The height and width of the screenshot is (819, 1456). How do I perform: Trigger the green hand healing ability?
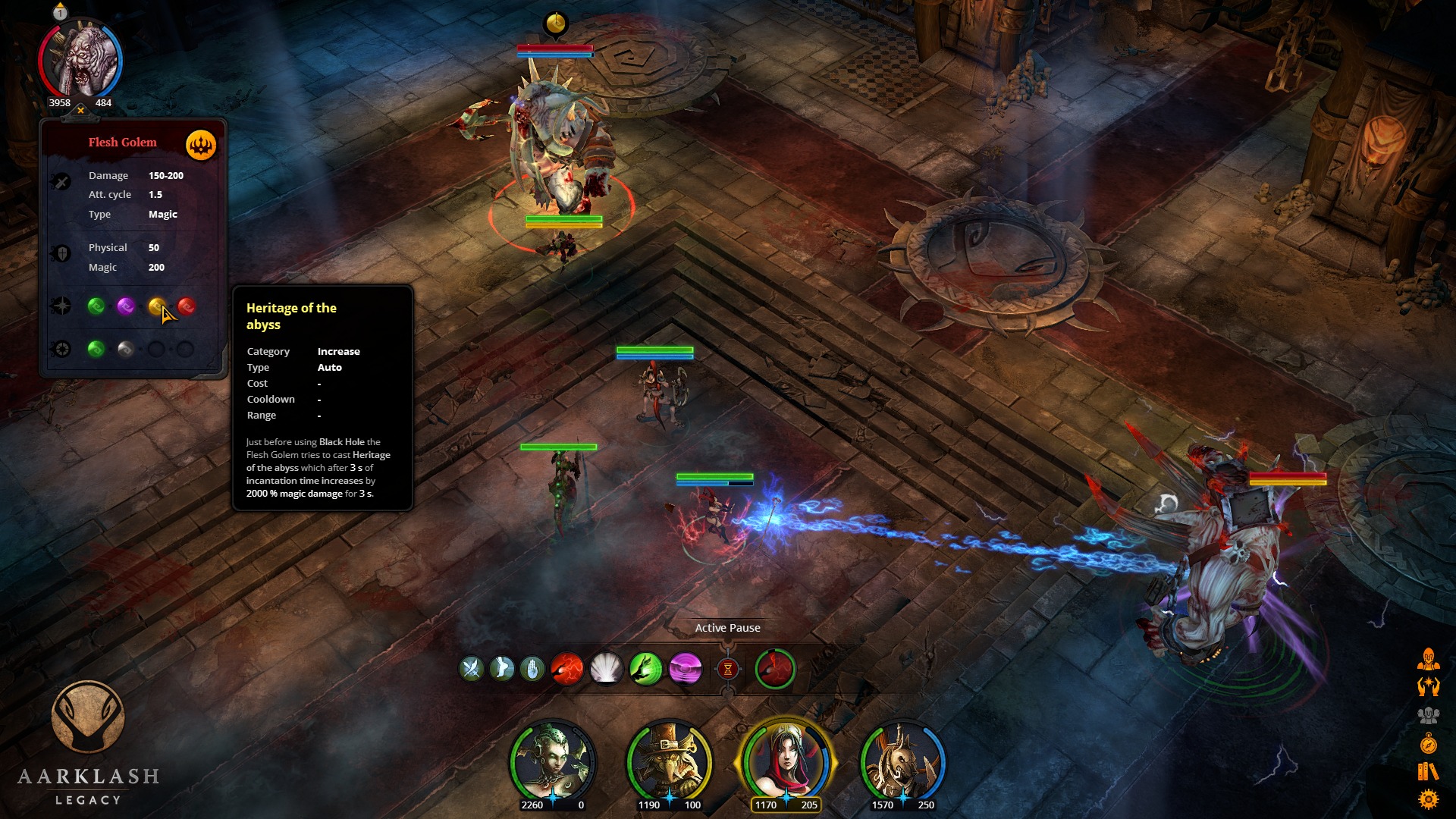click(x=647, y=669)
